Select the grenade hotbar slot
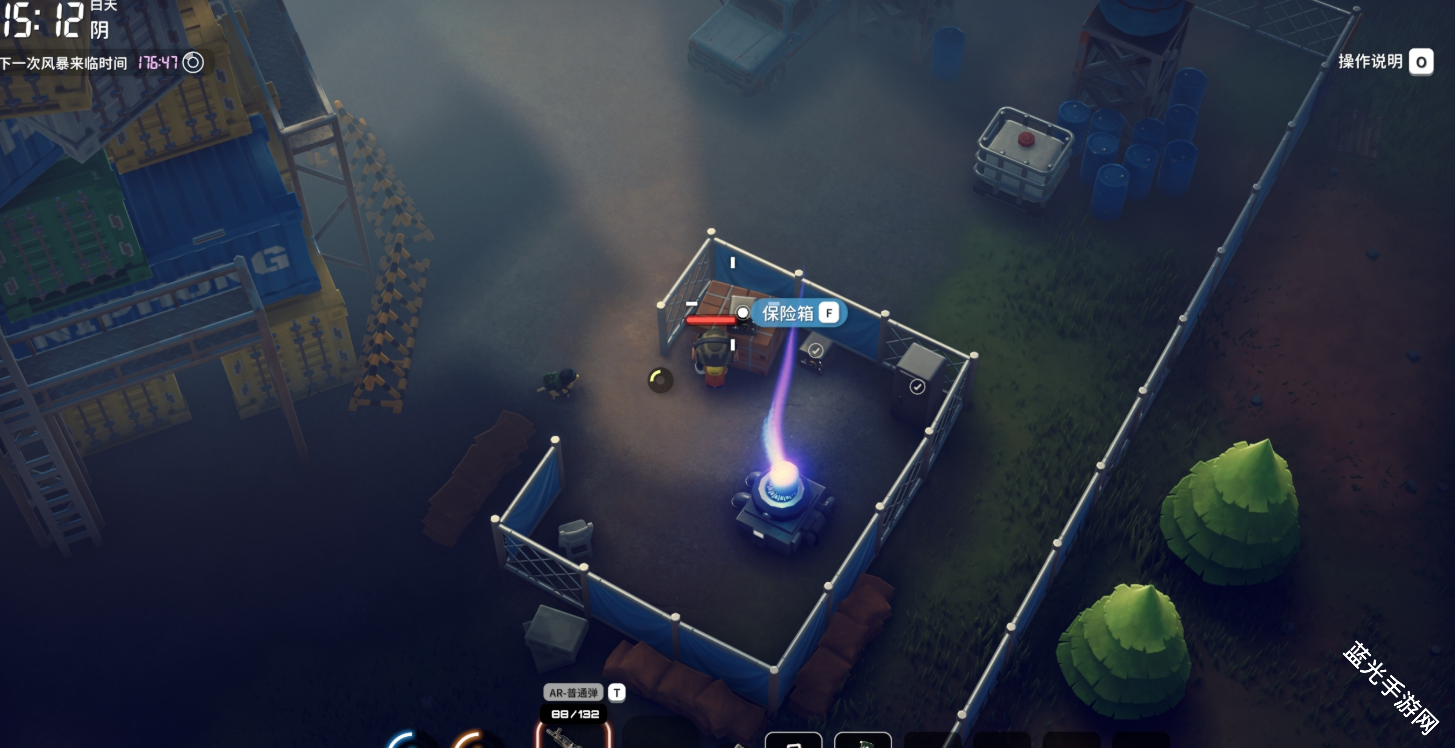This screenshot has height=748, width=1455. (862, 741)
